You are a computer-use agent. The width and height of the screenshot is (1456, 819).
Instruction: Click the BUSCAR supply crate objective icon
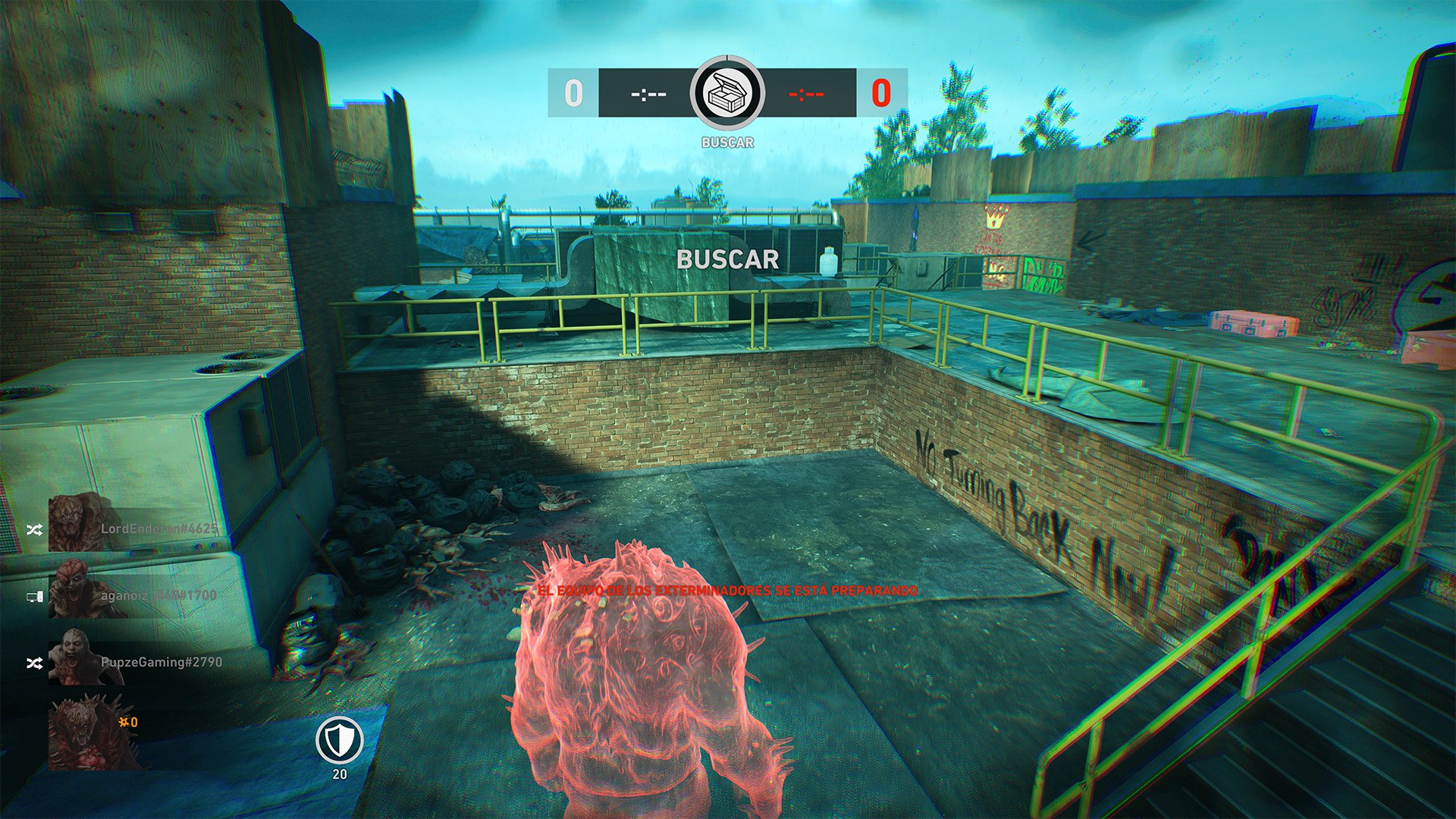pos(727,94)
